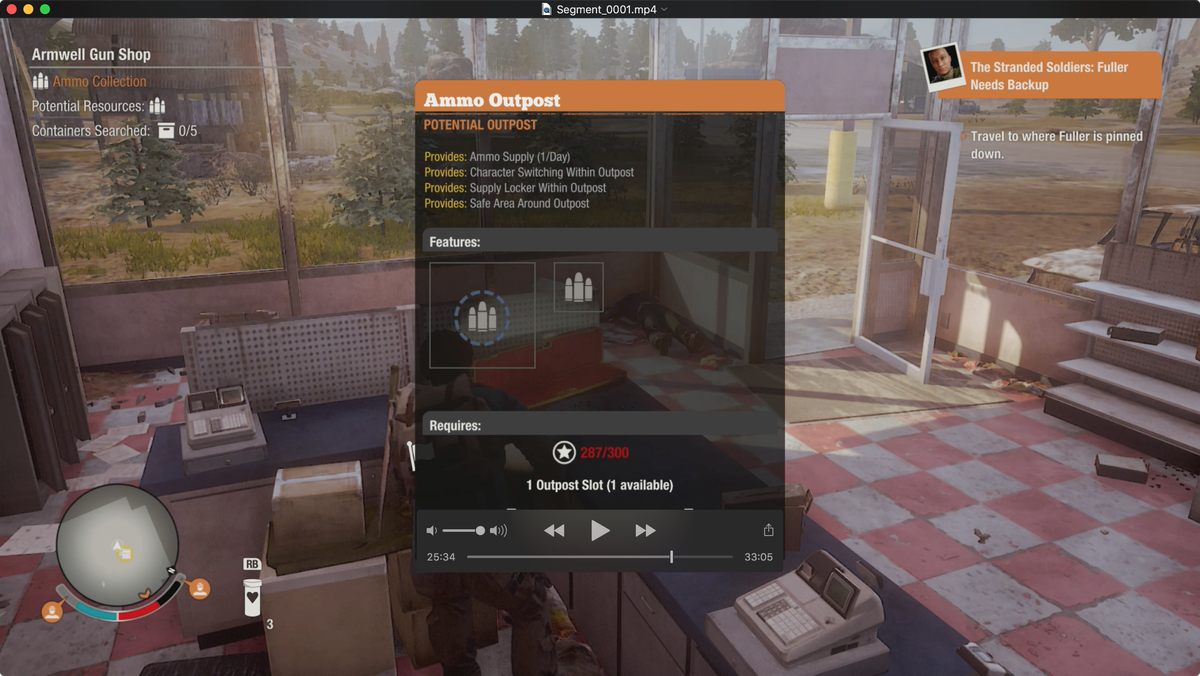Close the video player window
Image resolution: width=1200 pixels, height=676 pixels.
point(11,9)
